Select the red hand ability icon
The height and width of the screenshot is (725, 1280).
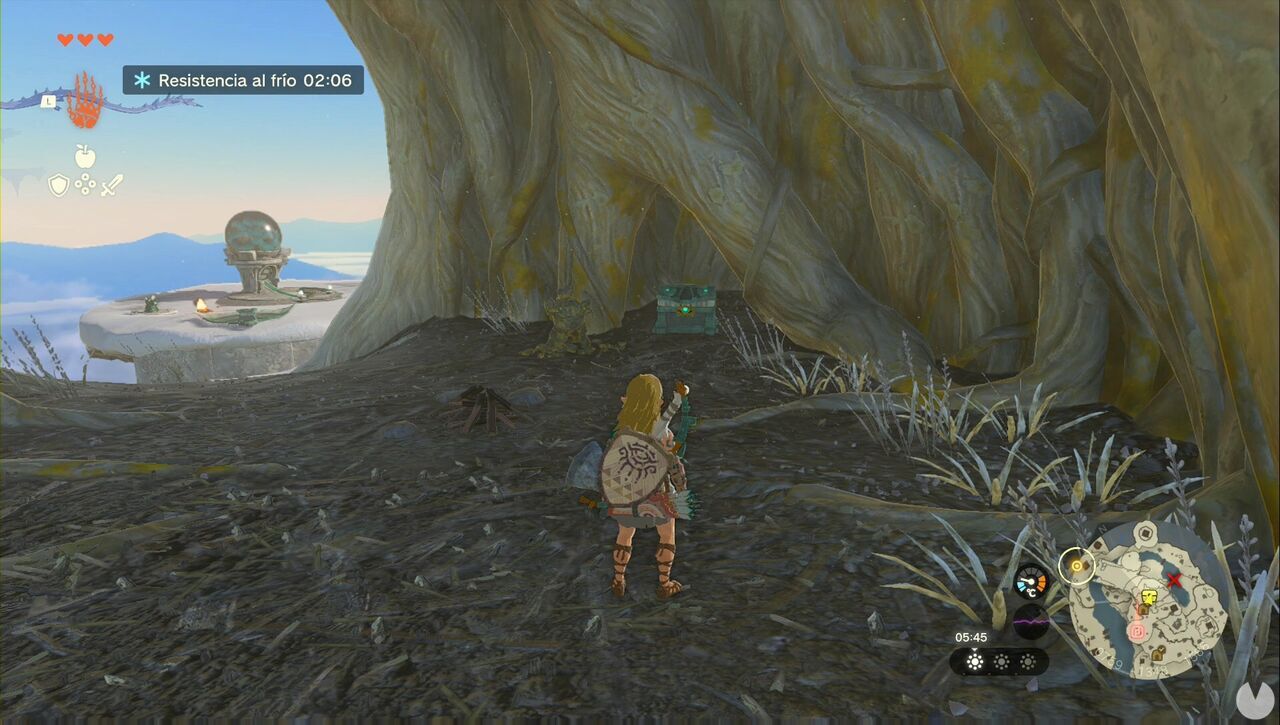coord(85,99)
